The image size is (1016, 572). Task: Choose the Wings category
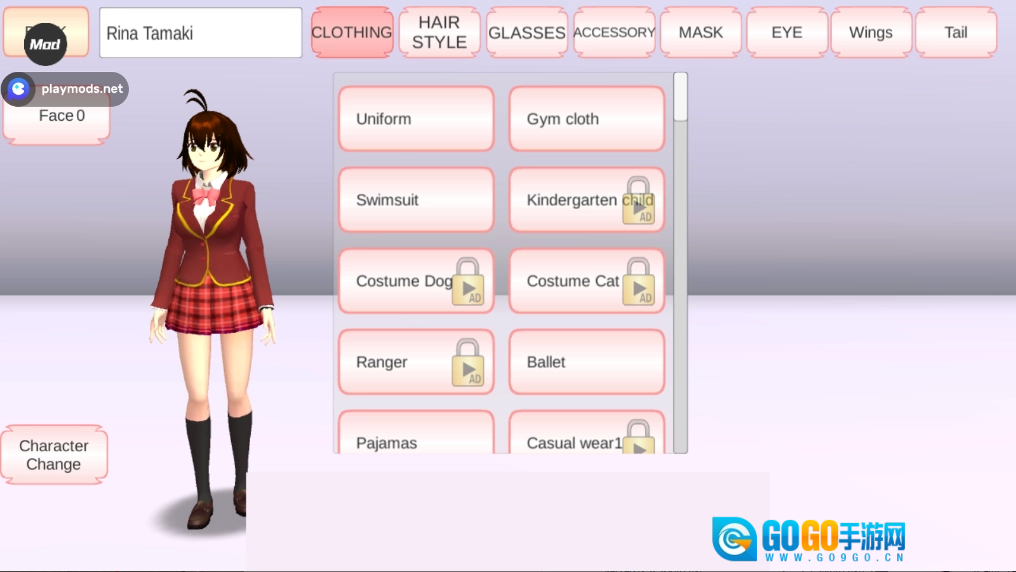[x=871, y=33]
